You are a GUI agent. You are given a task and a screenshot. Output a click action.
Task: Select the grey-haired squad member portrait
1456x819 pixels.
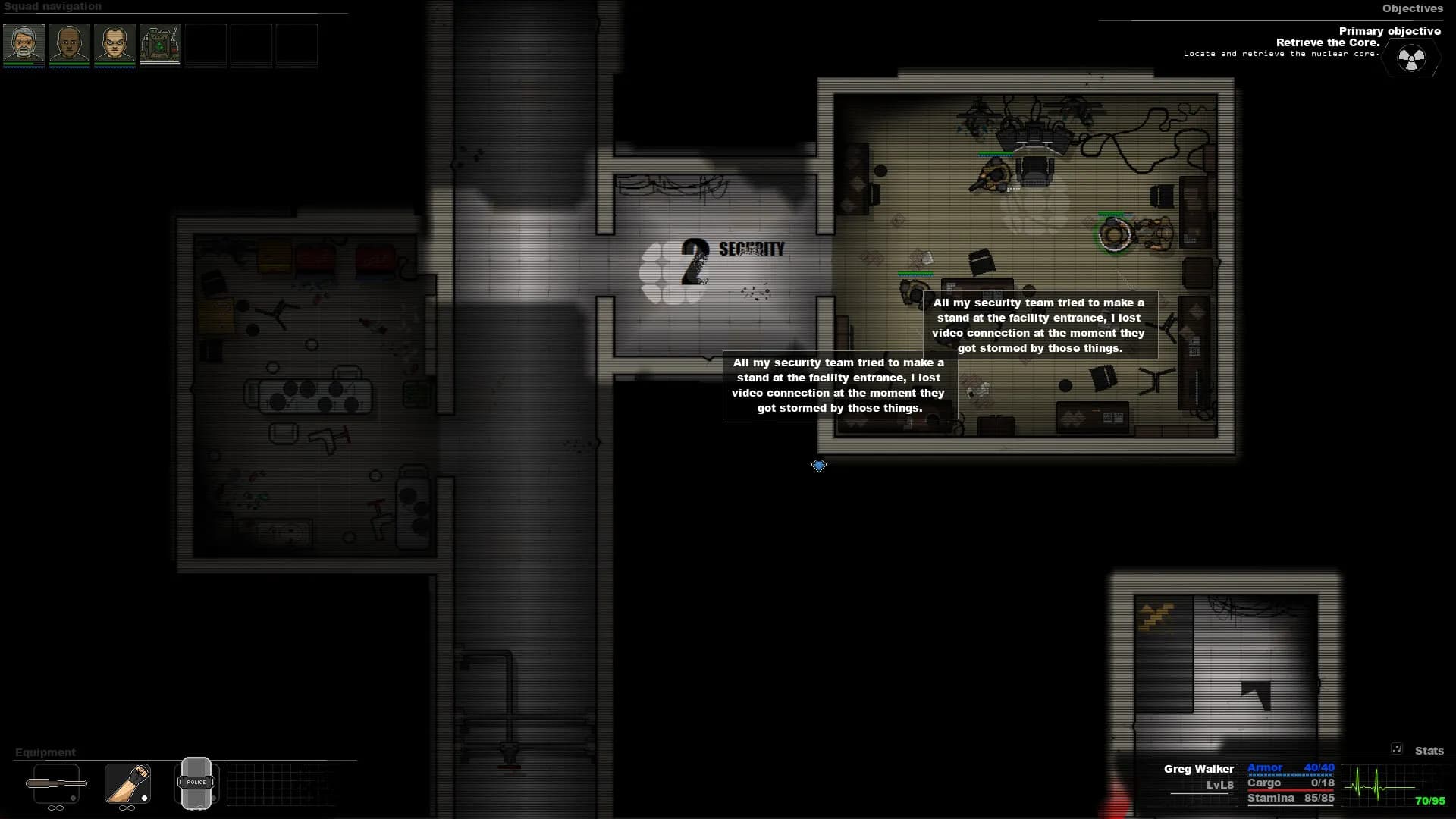coord(24,45)
